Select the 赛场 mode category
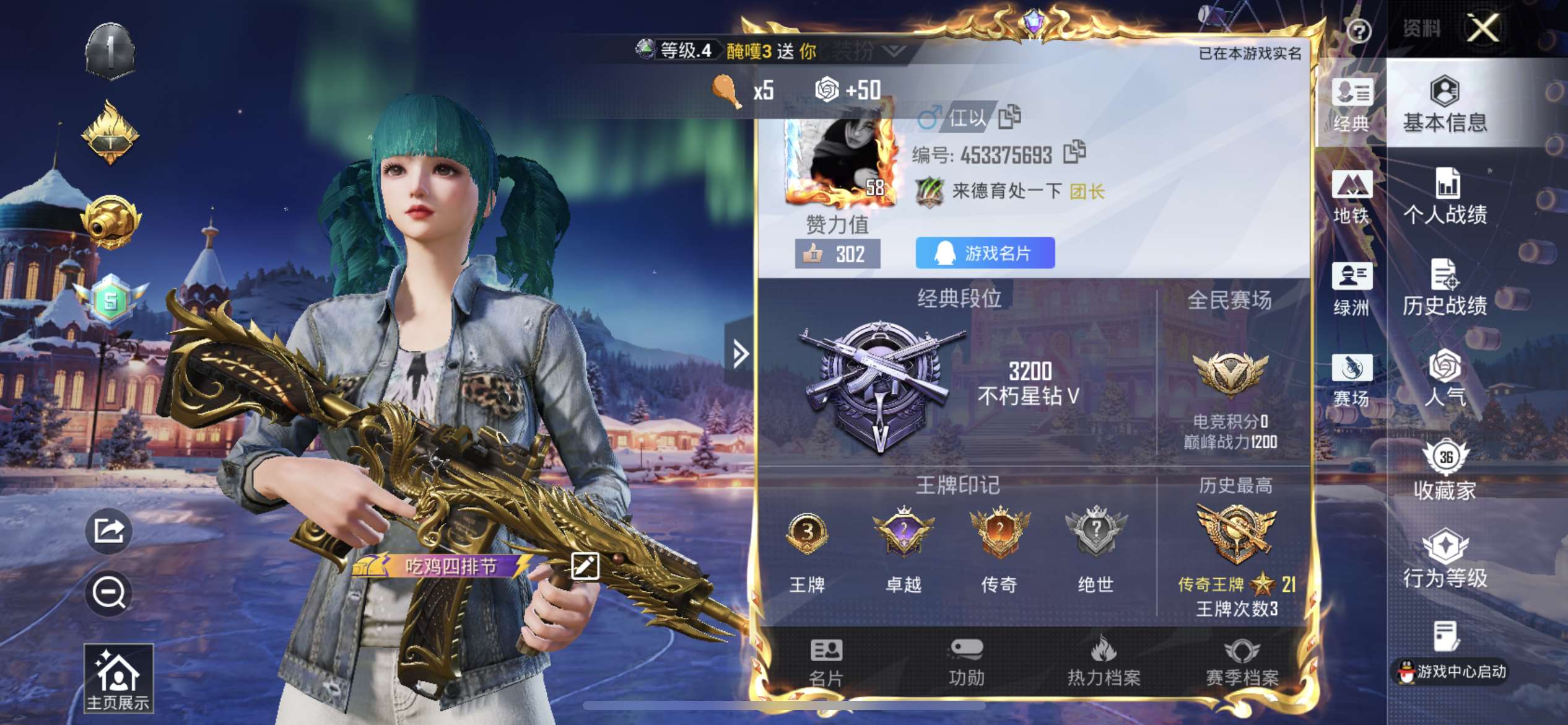The height and width of the screenshot is (725, 1568). [1351, 380]
